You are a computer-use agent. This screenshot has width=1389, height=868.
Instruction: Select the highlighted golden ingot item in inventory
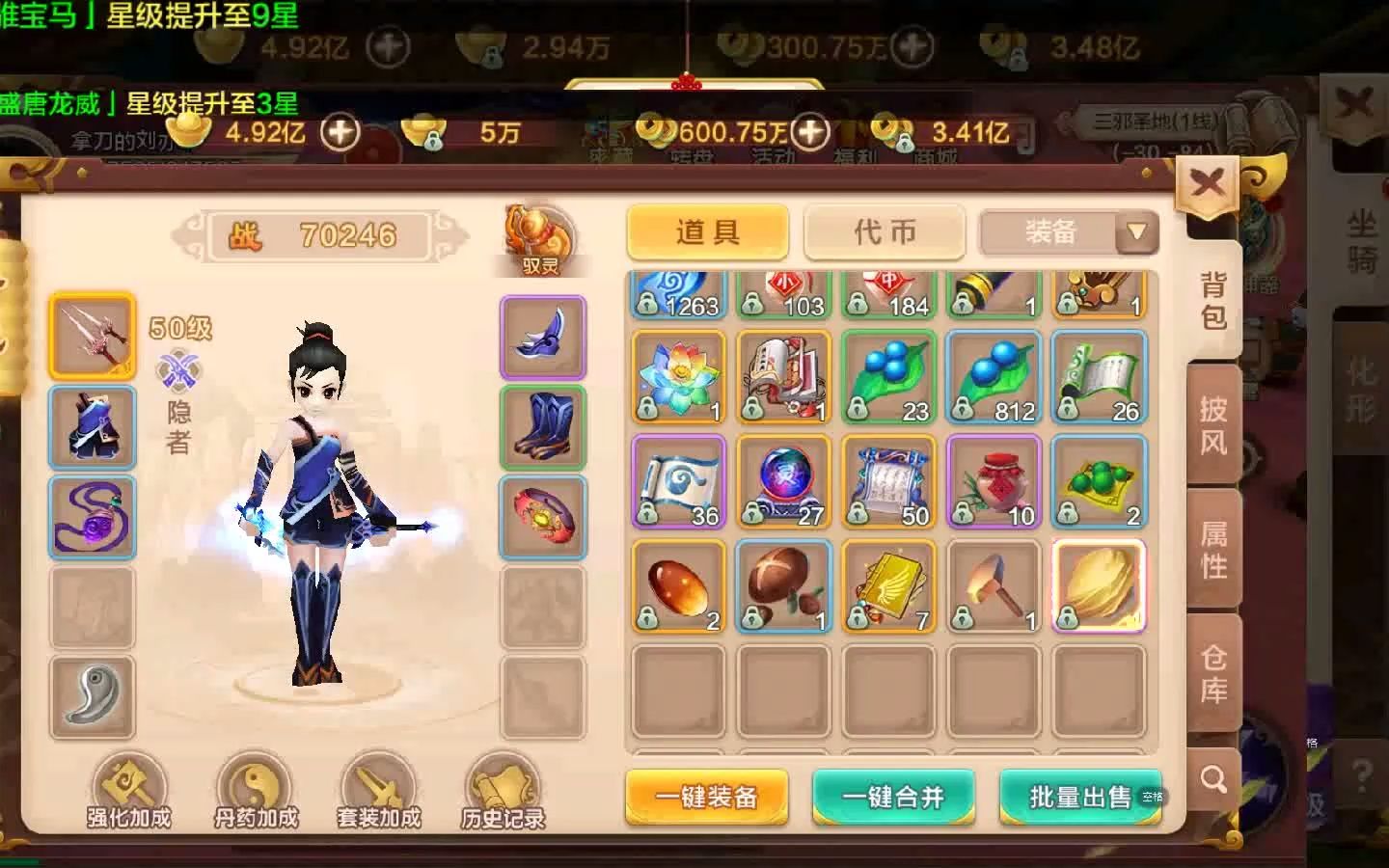point(1098,585)
